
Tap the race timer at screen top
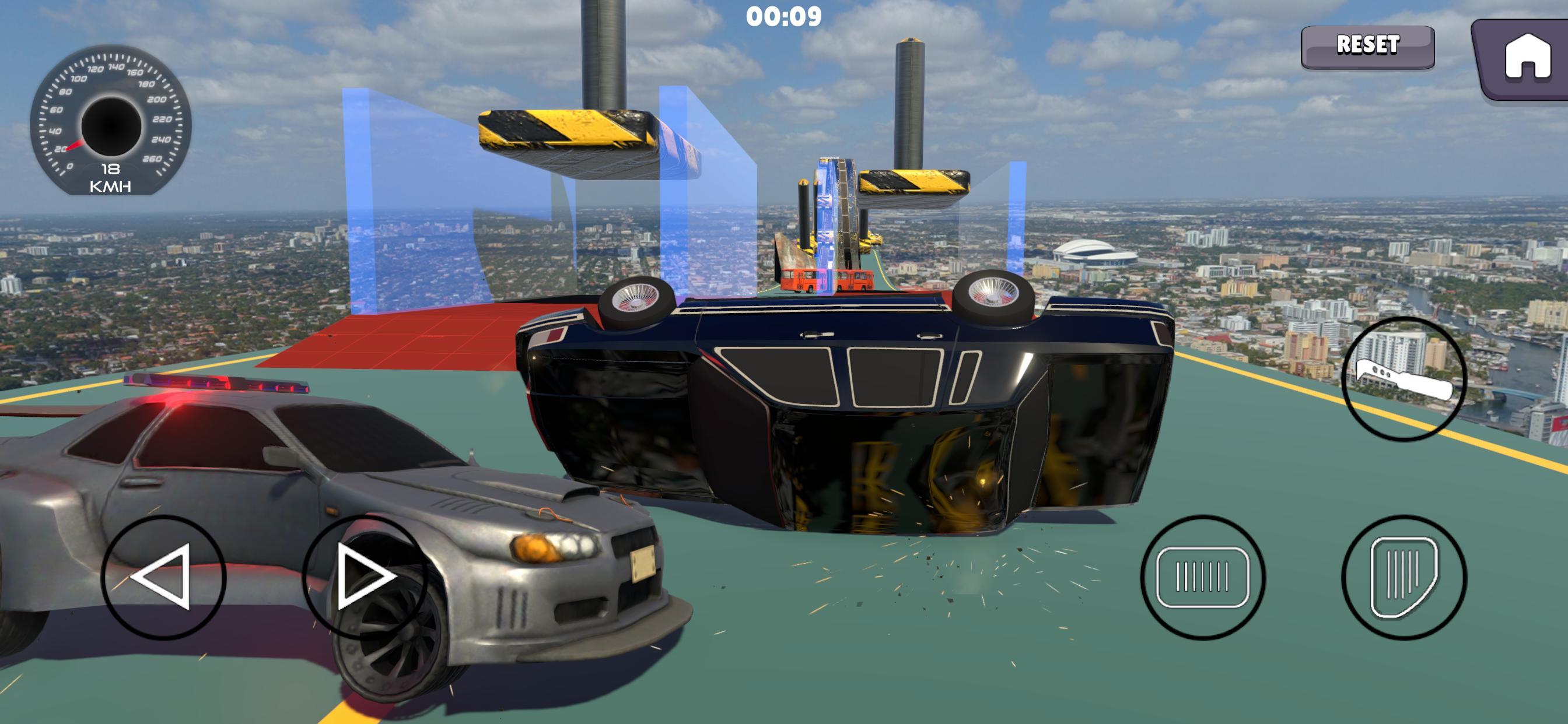tap(784, 17)
